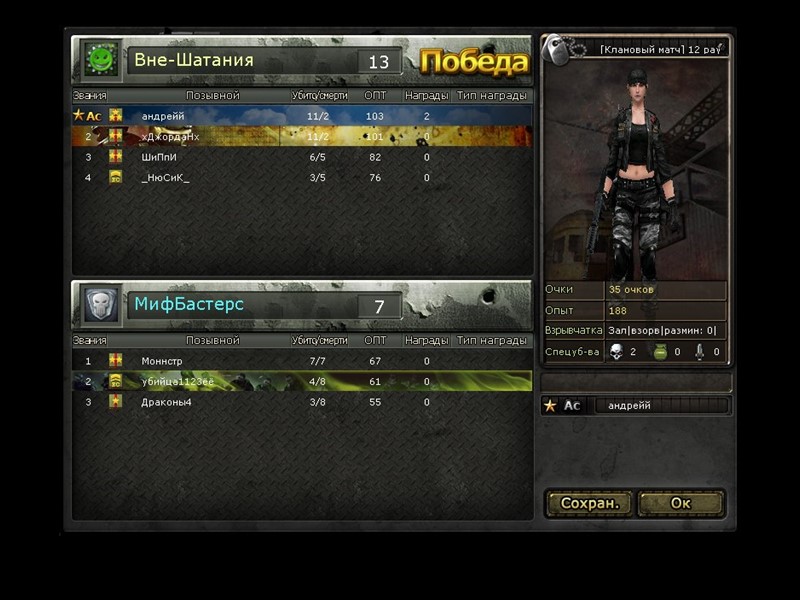Screen dimensions: 800x600
Task: Select the хДжордэнх player row
Action: 300,136
